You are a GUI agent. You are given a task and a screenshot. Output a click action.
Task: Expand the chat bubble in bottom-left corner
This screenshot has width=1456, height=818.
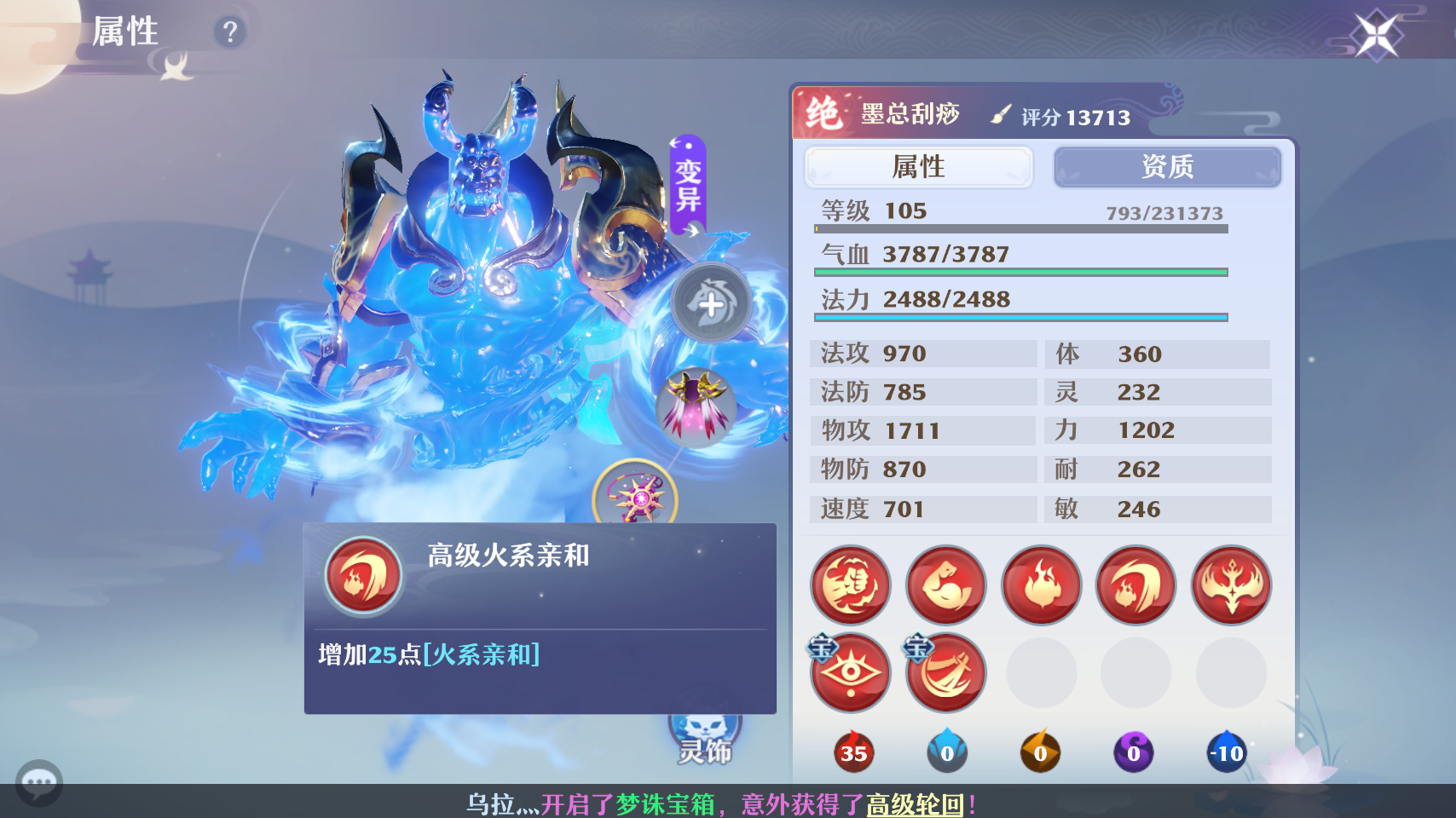coord(38,782)
